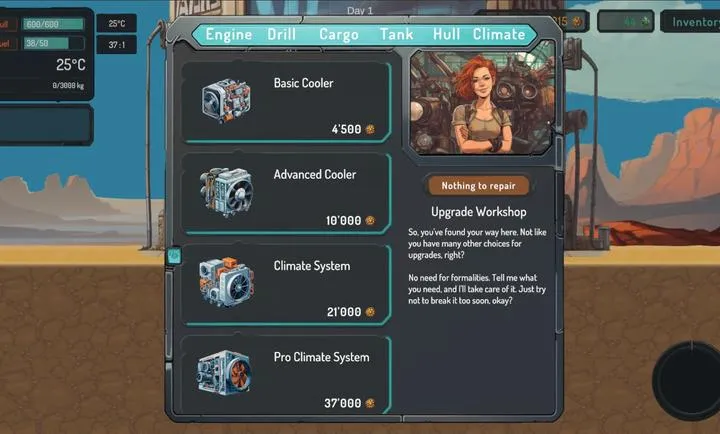Show the Tank upgrades tab
Image resolution: width=720 pixels, height=434 pixels.
[x=396, y=34]
